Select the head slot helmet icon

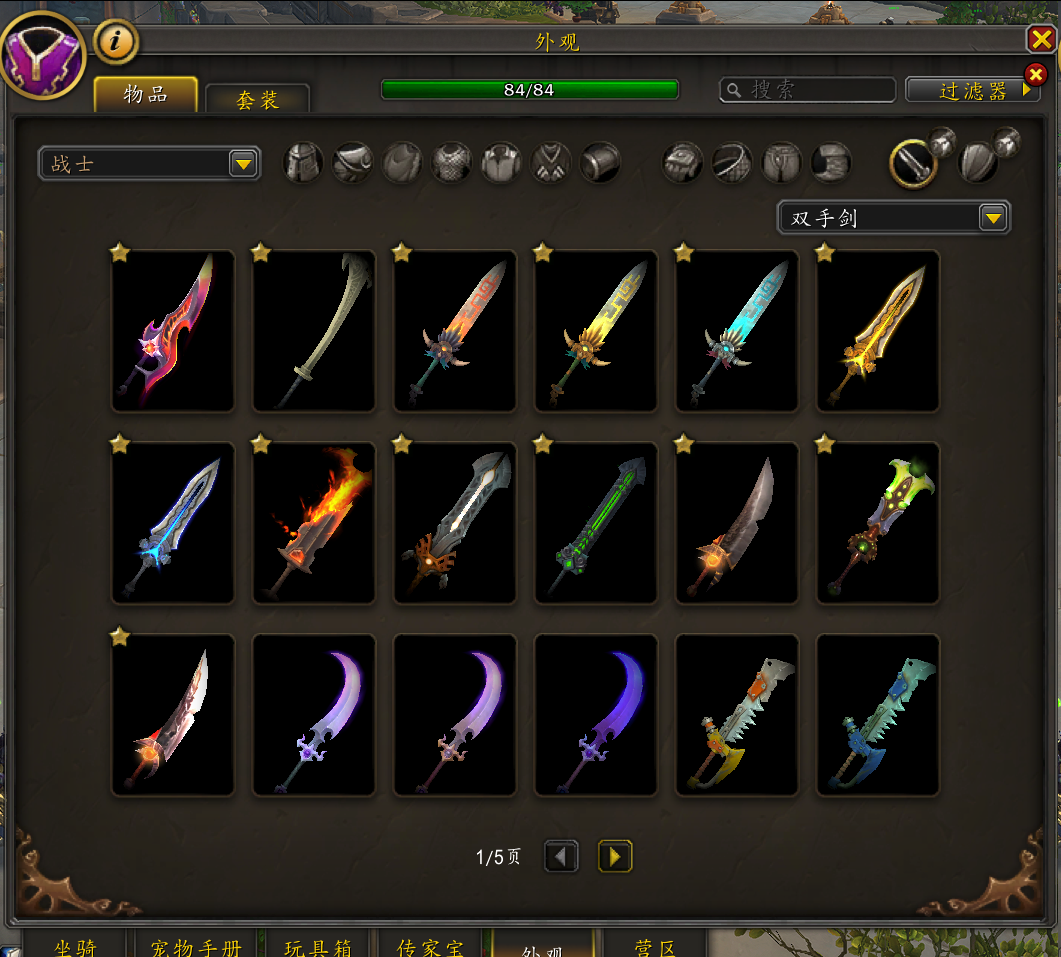coord(304,162)
